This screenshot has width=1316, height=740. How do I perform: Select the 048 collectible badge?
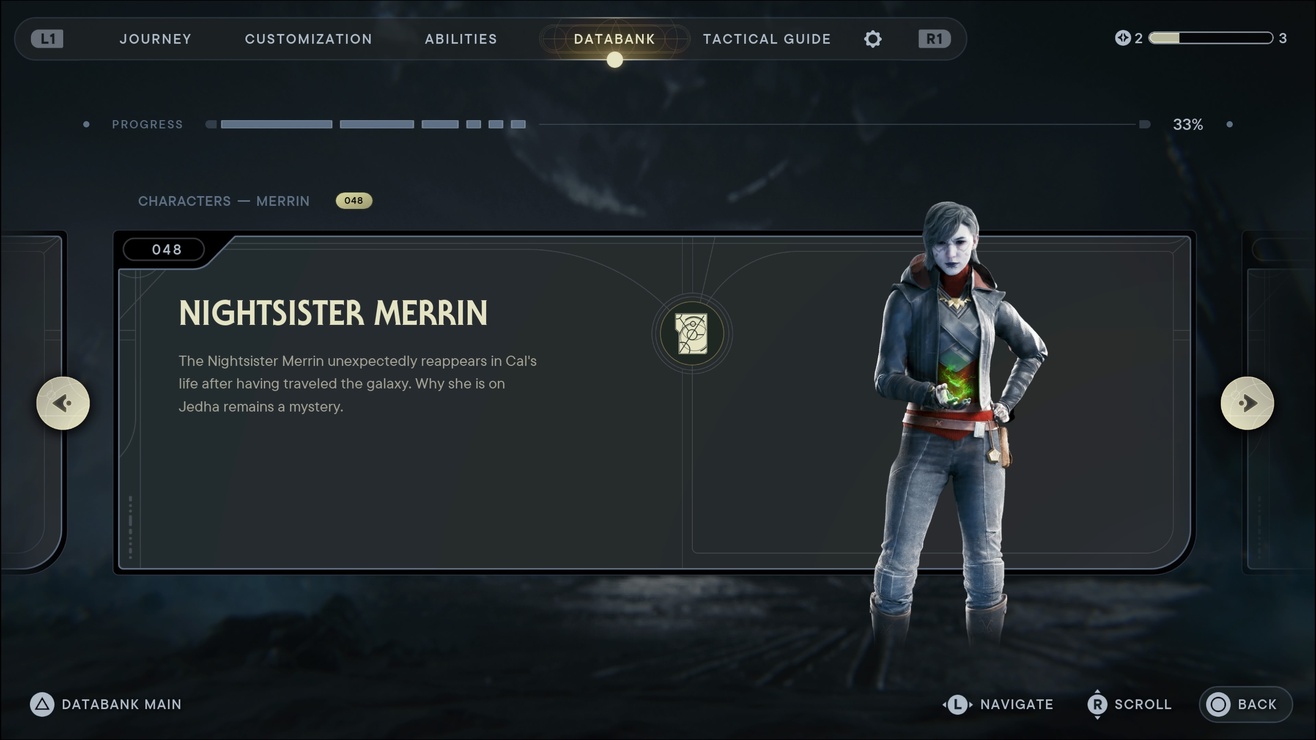pos(354,200)
